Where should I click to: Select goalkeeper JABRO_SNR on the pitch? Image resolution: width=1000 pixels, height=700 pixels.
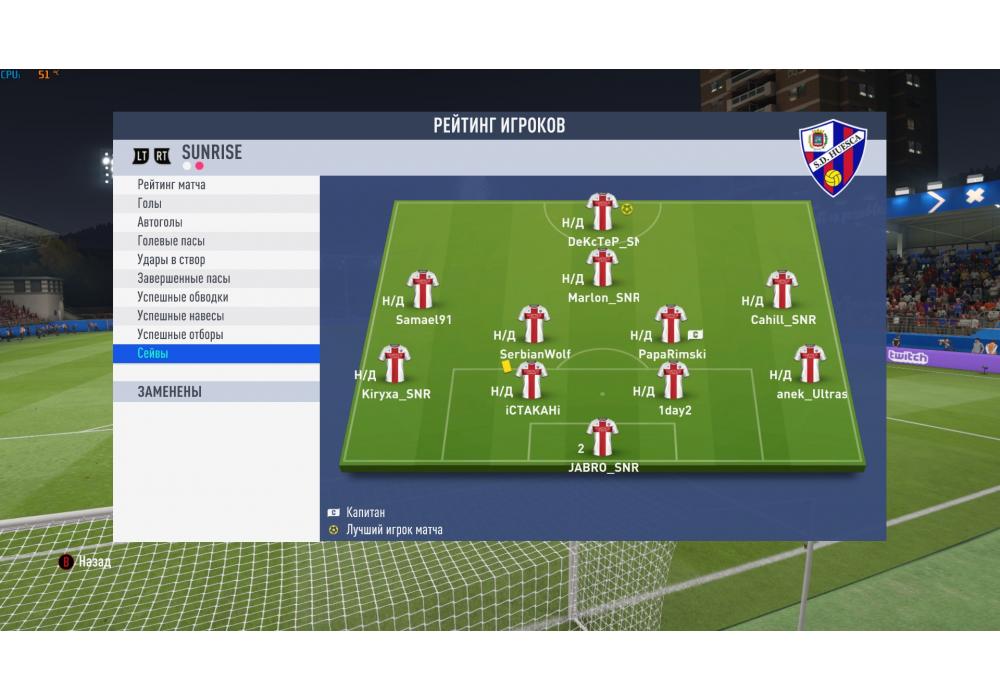(602, 437)
